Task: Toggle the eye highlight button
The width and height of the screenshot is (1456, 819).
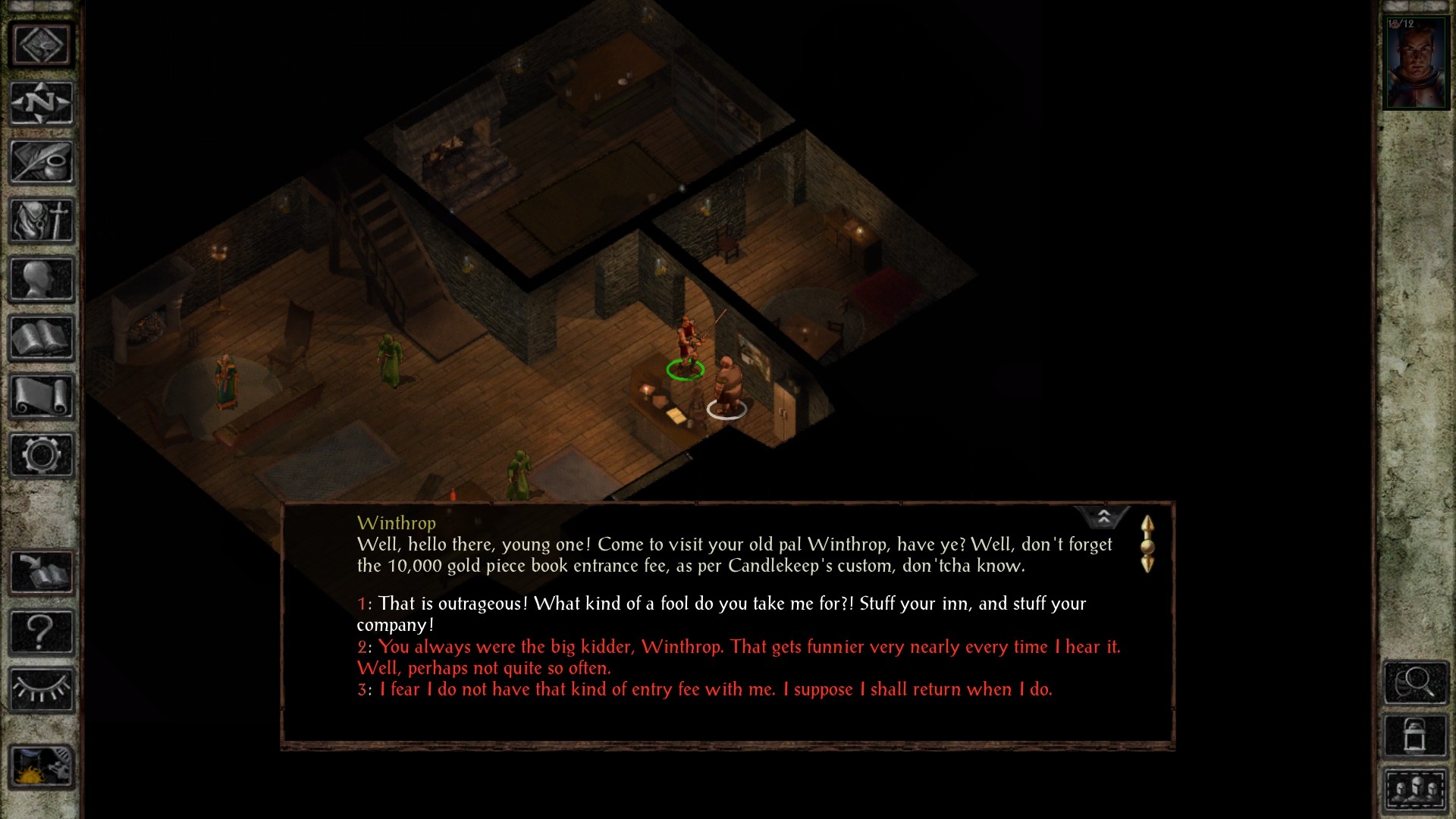Action: coord(41,690)
